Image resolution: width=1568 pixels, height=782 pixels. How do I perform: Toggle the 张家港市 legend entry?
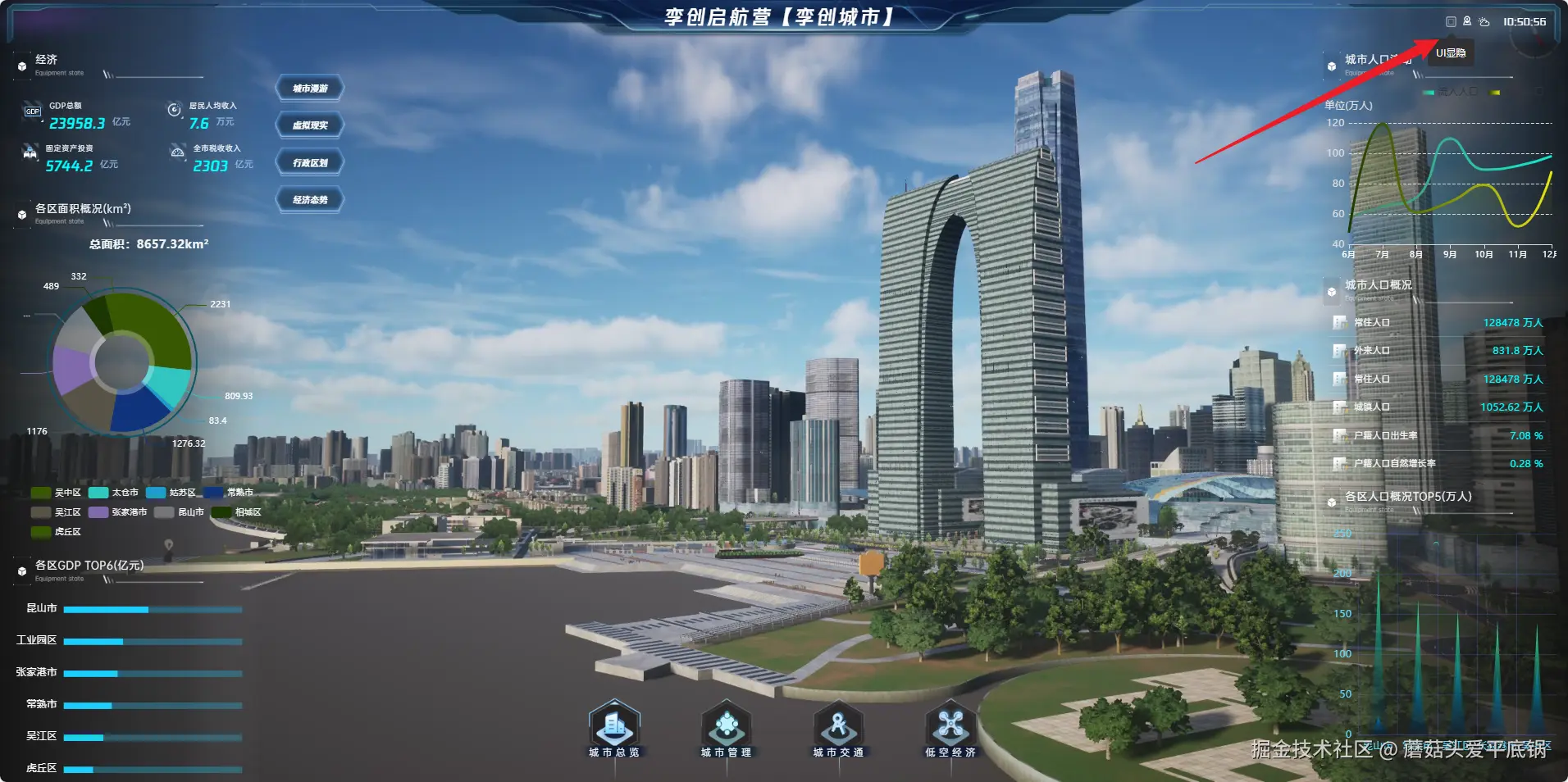coord(117,512)
